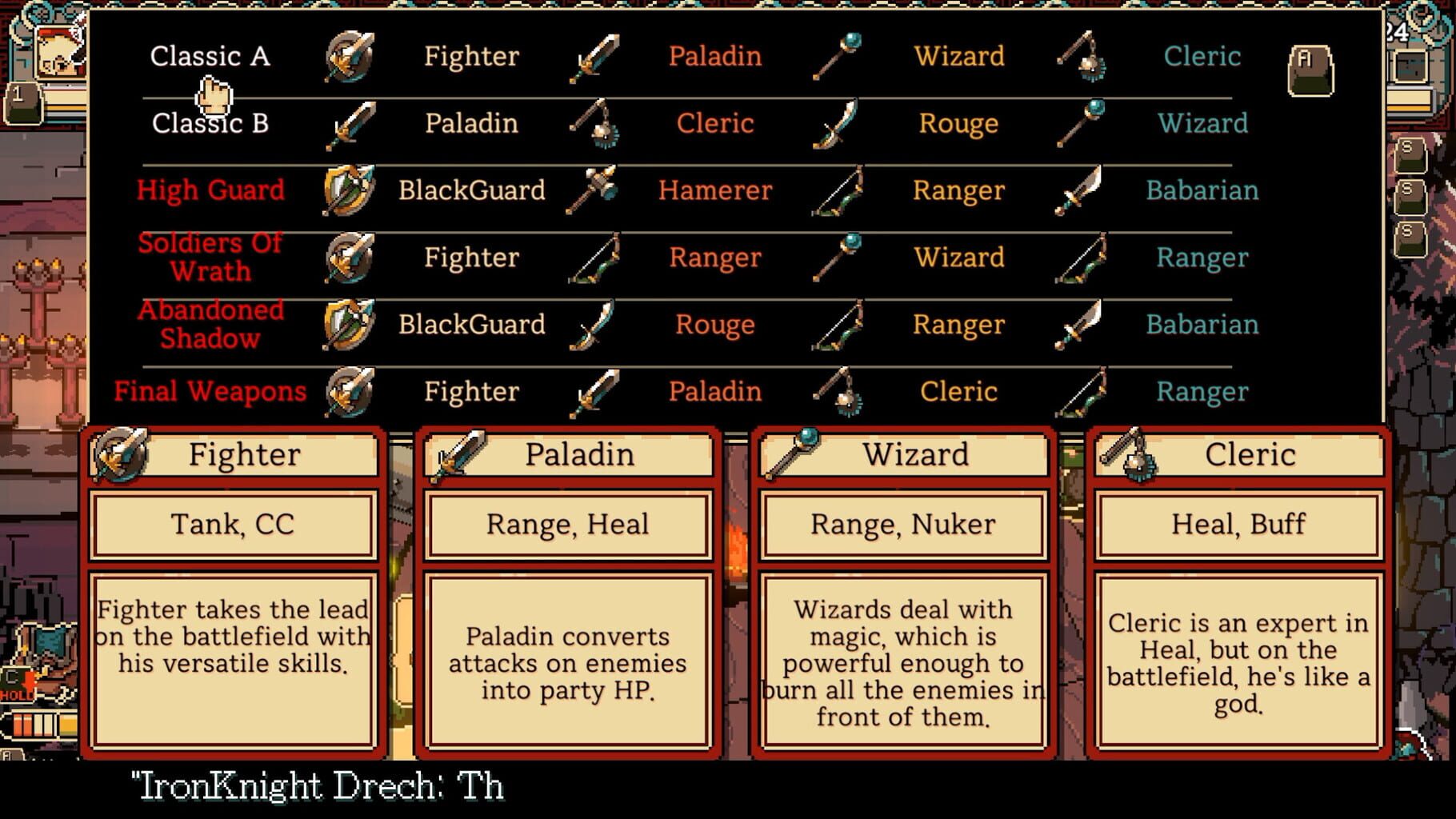Select the Ranger bow icon in Soldiers Of Wrath

click(594, 258)
